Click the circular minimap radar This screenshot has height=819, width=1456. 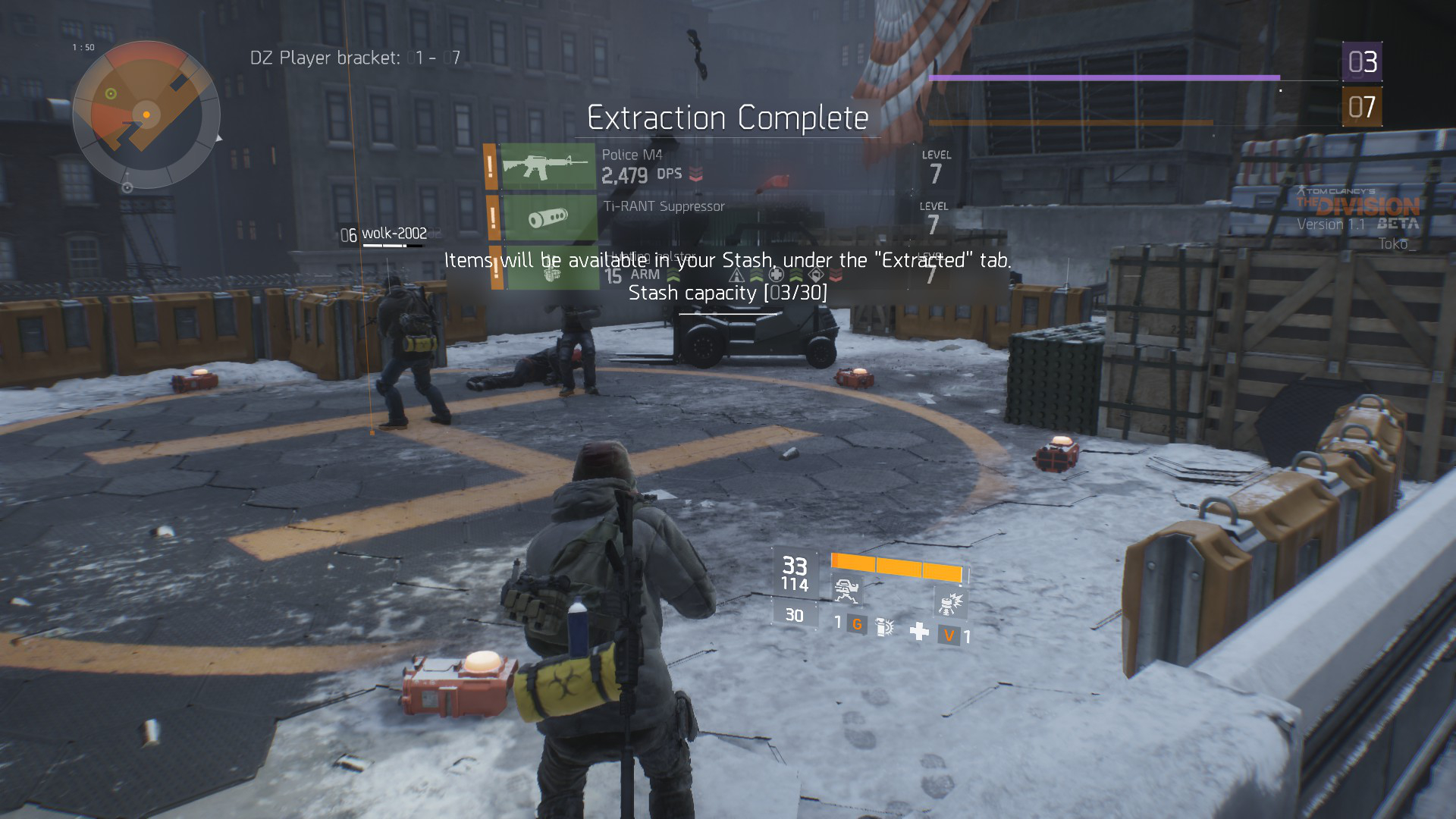click(146, 115)
